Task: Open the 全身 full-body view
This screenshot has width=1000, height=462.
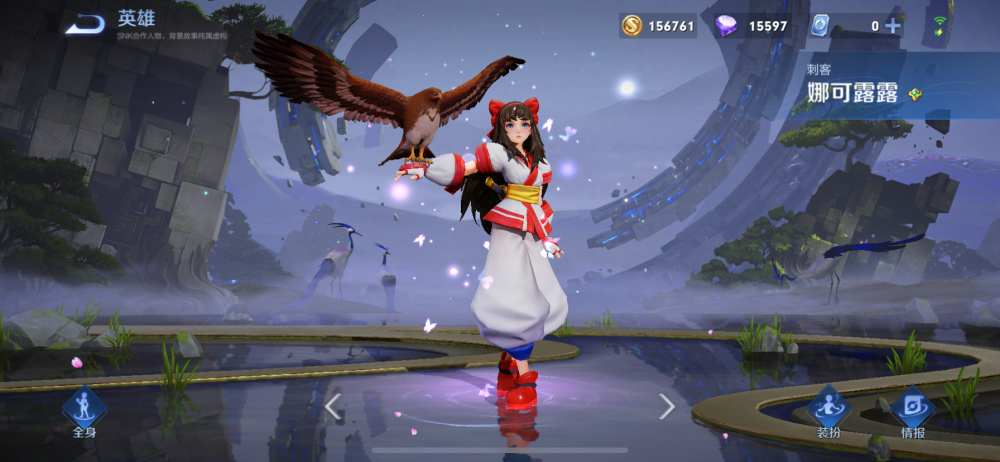Action: click(83, 411)
